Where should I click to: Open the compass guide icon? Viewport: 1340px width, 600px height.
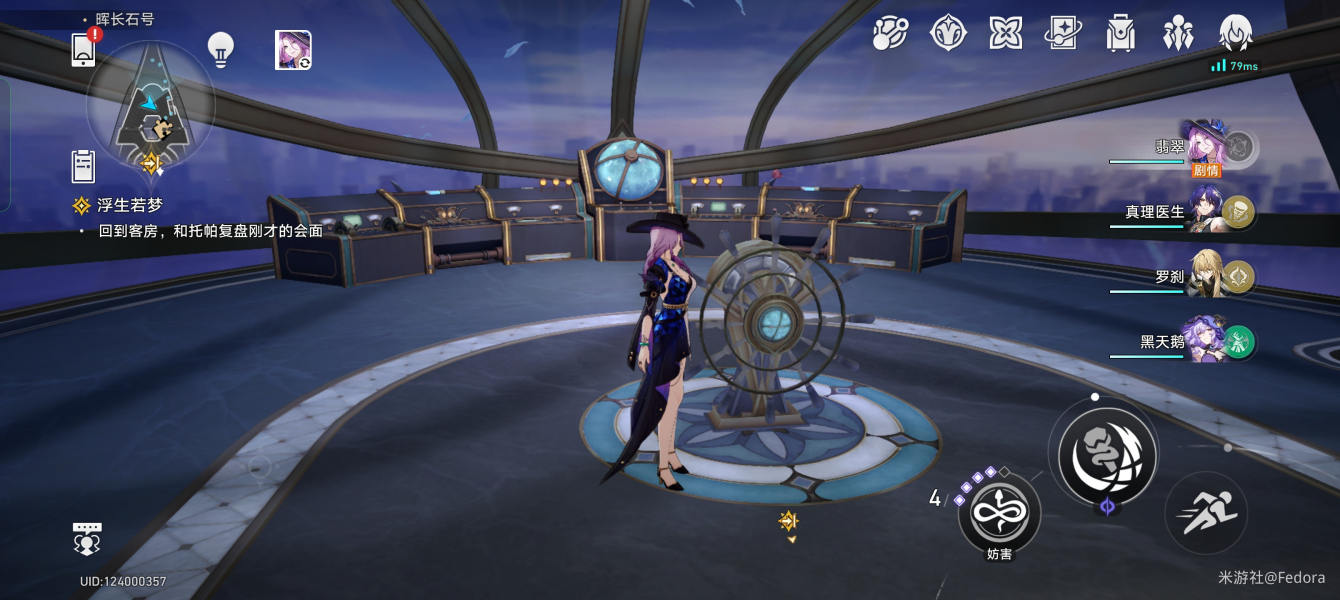pos(947,33)
